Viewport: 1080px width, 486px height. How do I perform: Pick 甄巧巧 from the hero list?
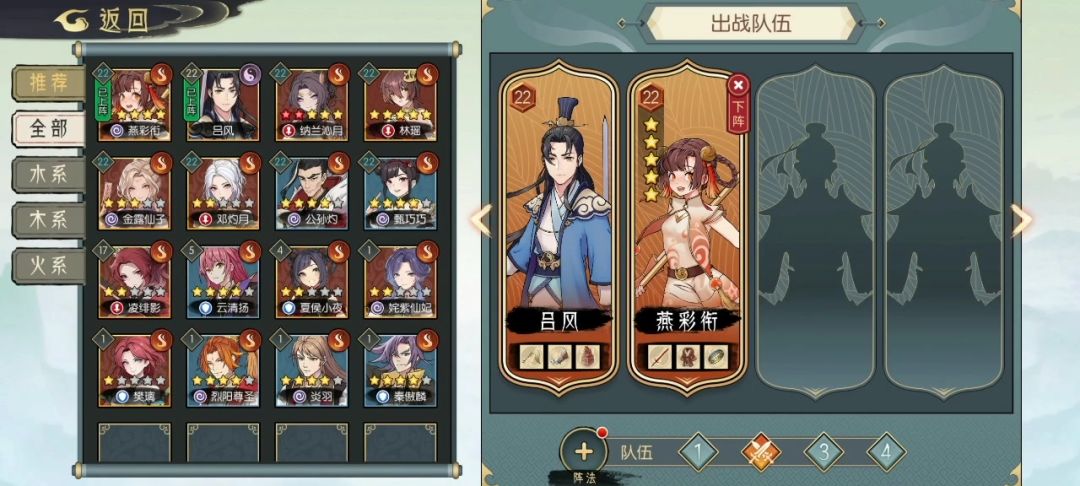[x=399, y=193]
